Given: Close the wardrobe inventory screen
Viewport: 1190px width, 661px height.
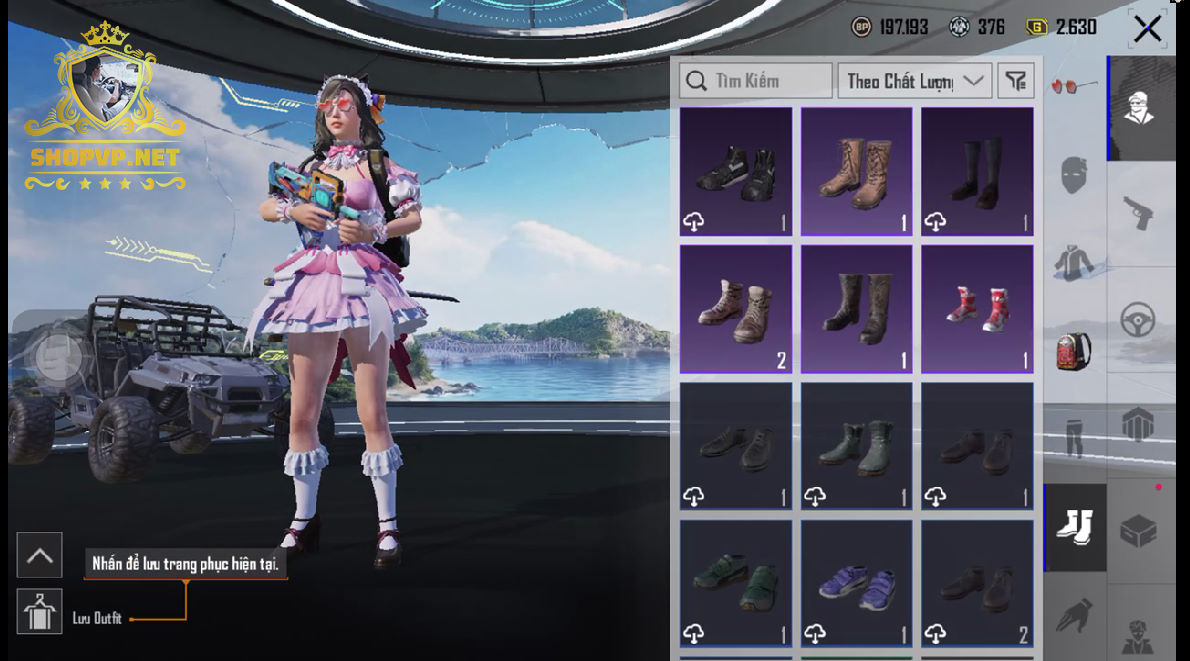Looking at the screenshot, I should point(1147,29).
